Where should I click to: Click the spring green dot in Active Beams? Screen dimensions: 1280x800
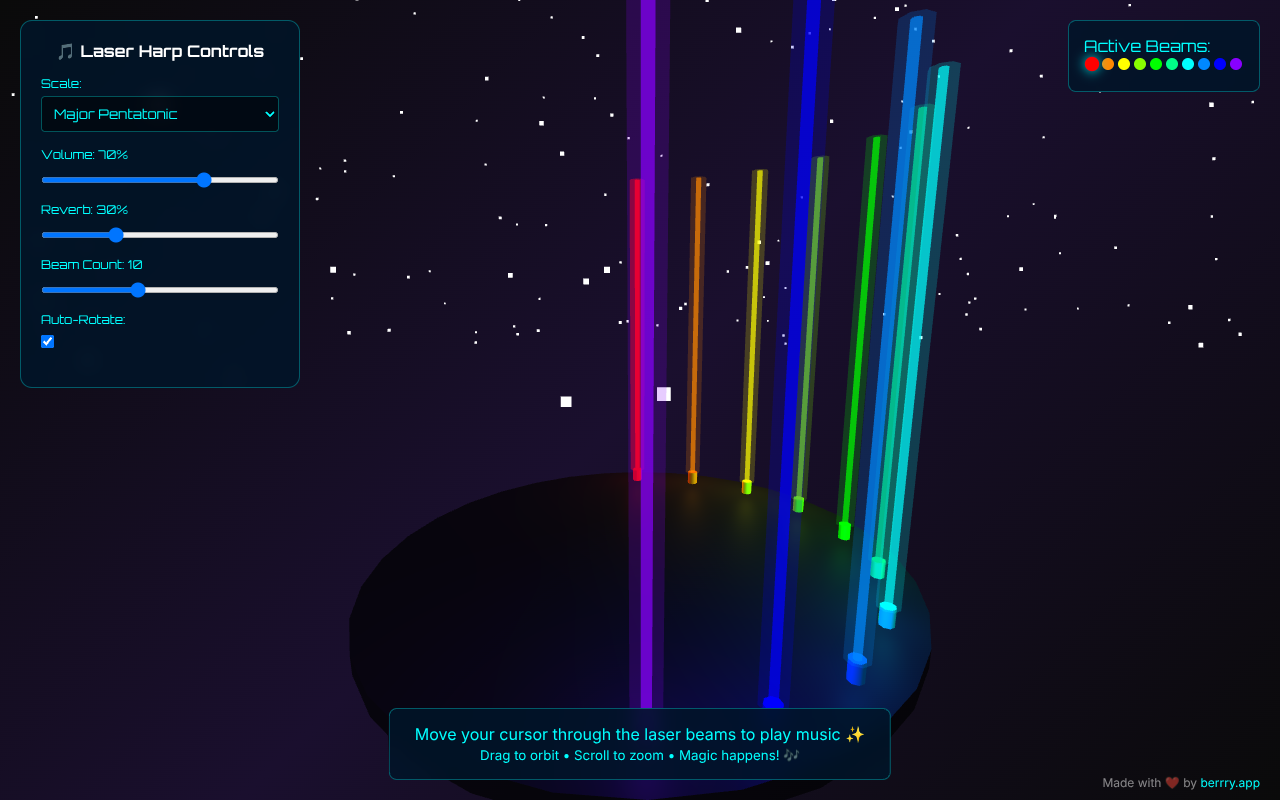1172,64
